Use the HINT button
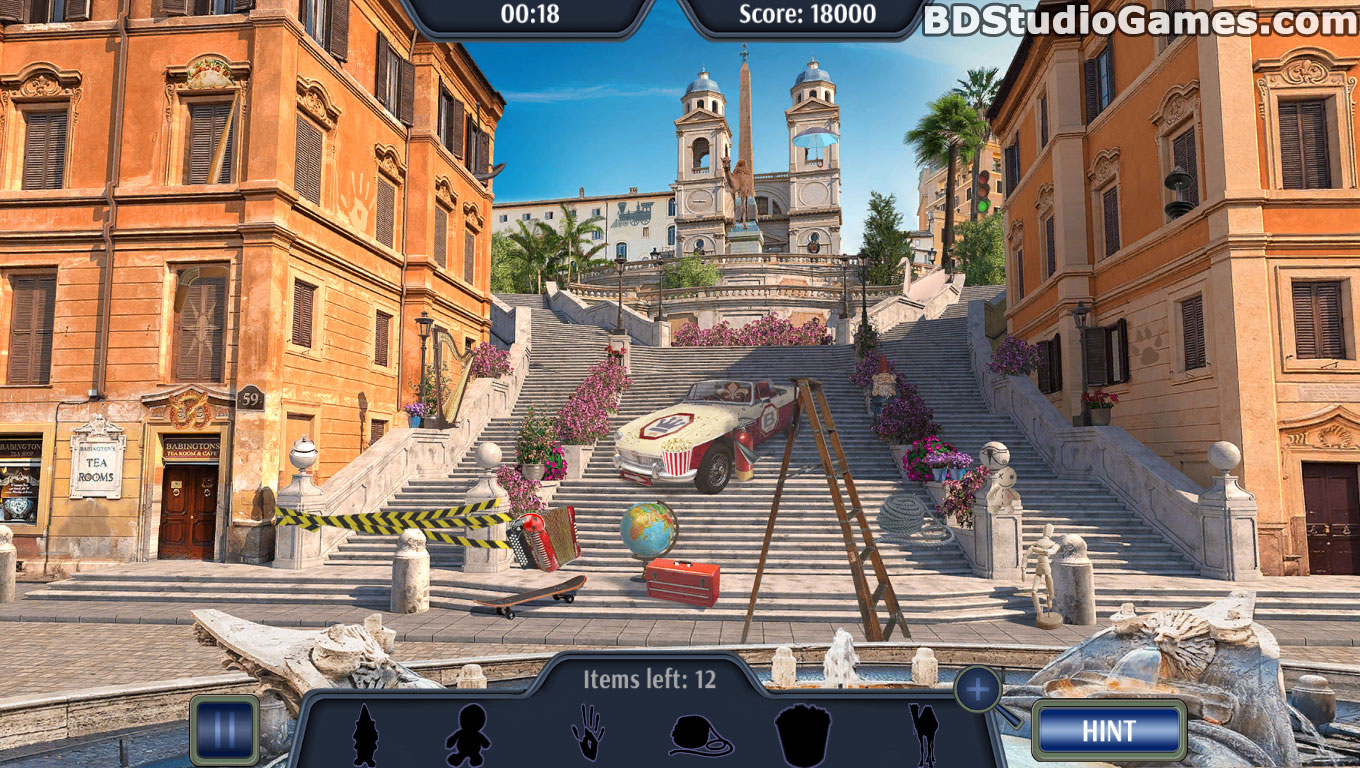Image resolution: width=1360 pixels, height=768 pixels. click(1108, 731)
